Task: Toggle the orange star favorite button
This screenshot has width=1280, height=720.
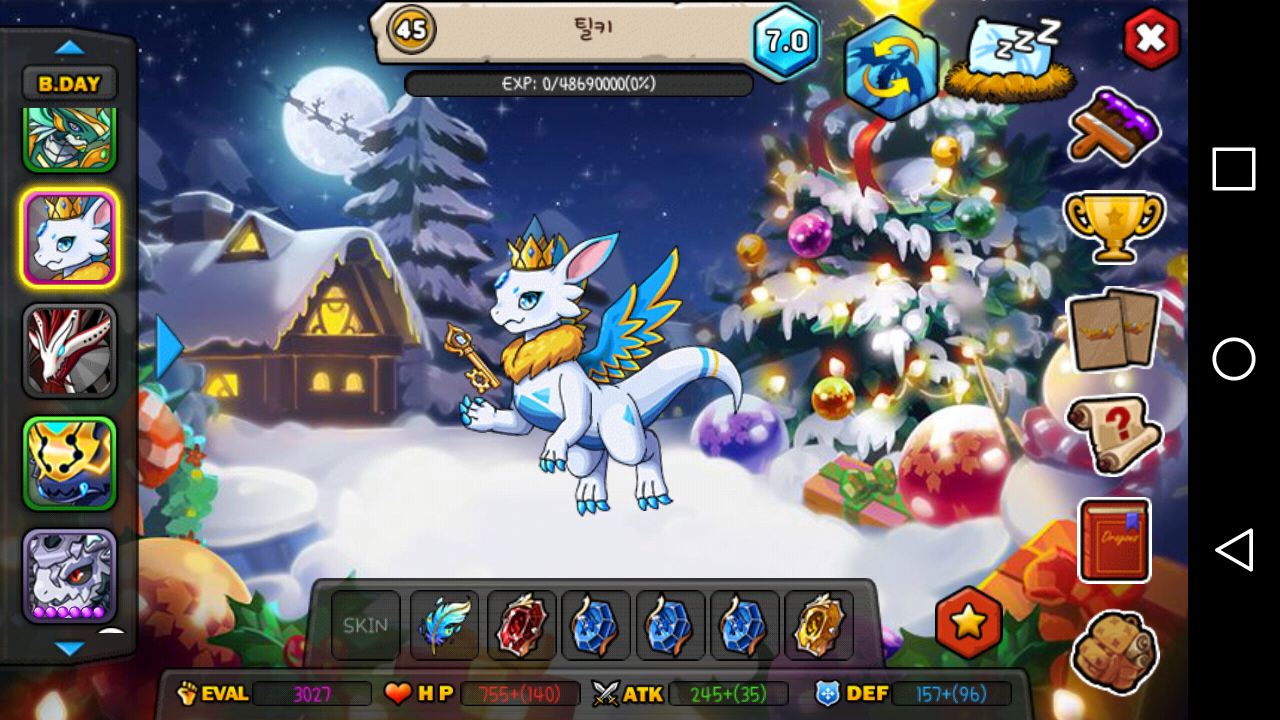Action: click(x=968, y=623)
